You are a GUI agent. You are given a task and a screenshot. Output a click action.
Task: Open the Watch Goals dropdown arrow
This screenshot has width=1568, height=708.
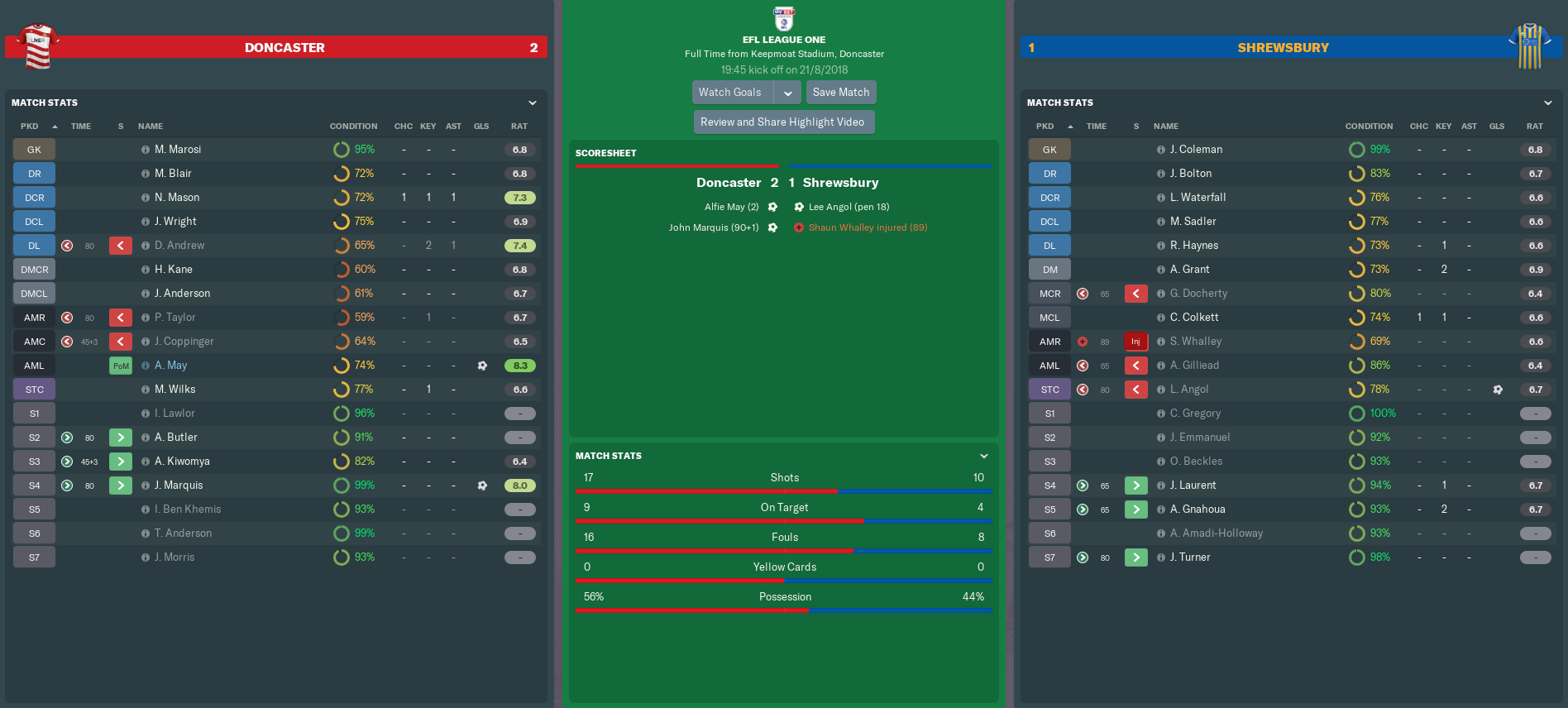coord(788,93)
